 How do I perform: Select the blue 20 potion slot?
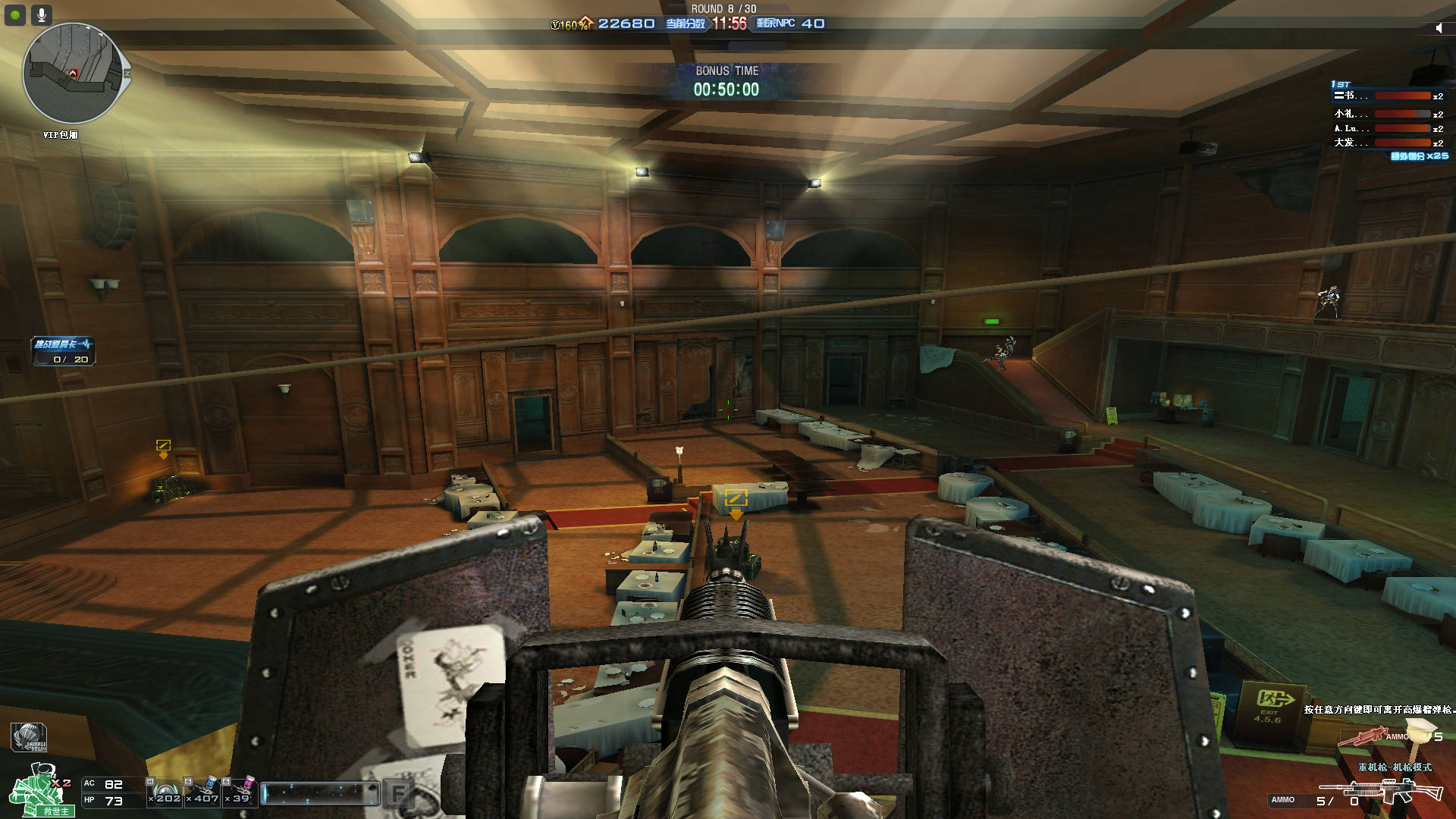[203, 792]
